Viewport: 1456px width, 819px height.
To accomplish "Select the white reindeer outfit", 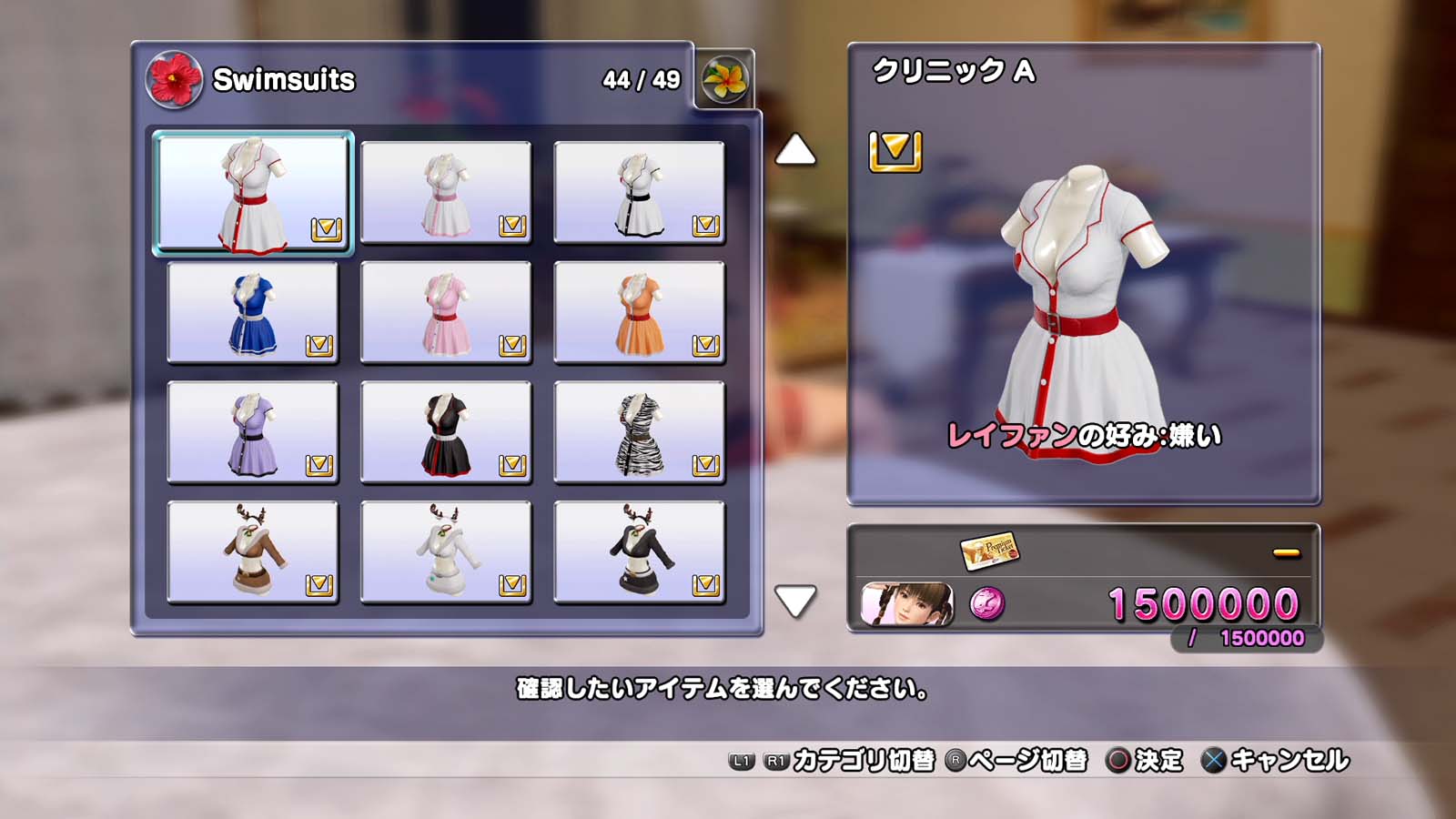I will 446,552.
